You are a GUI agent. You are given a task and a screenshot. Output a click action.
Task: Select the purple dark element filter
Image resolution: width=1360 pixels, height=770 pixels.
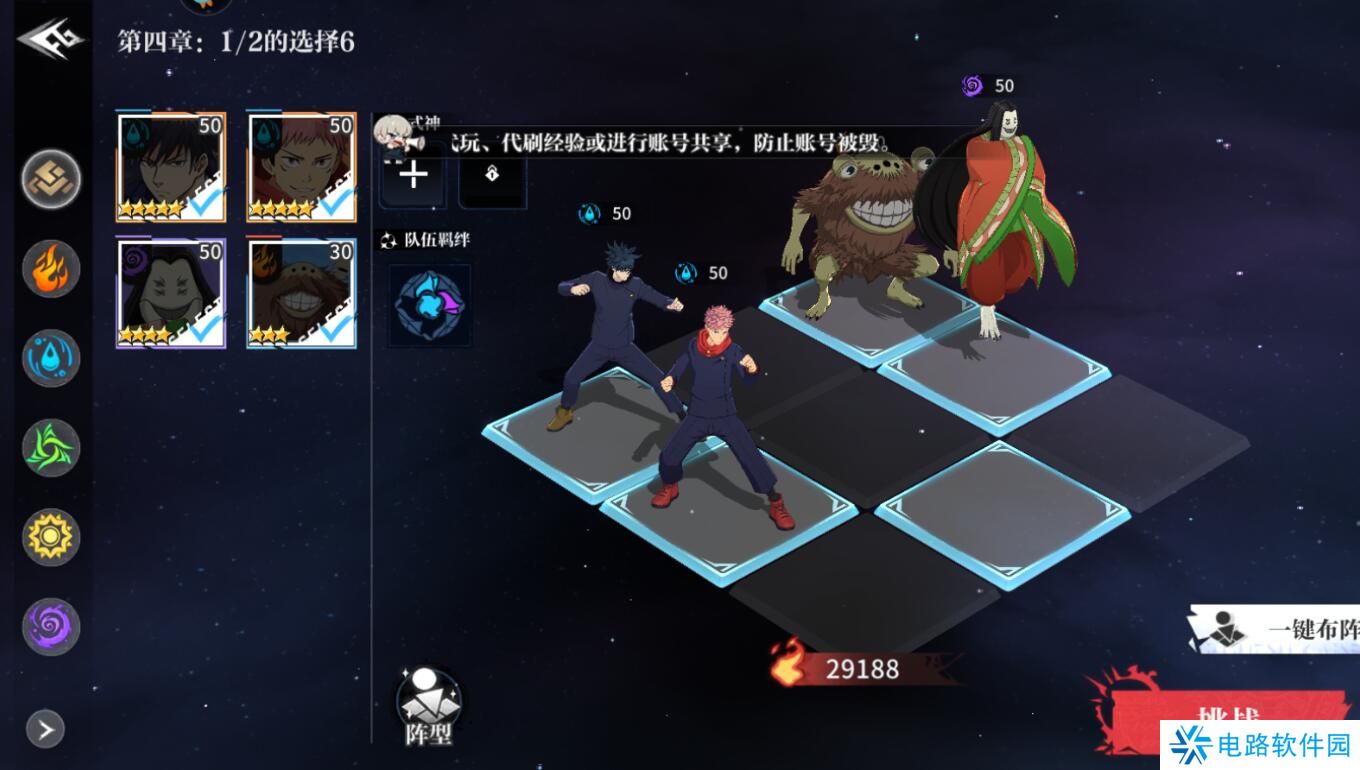click(49, 624)
